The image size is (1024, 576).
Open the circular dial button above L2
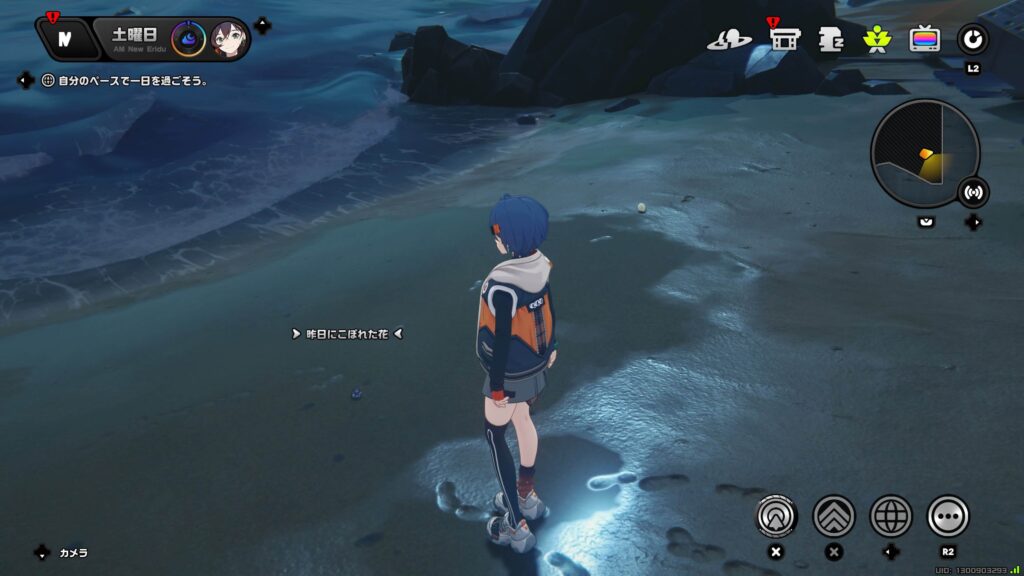[x=972, y=39]
